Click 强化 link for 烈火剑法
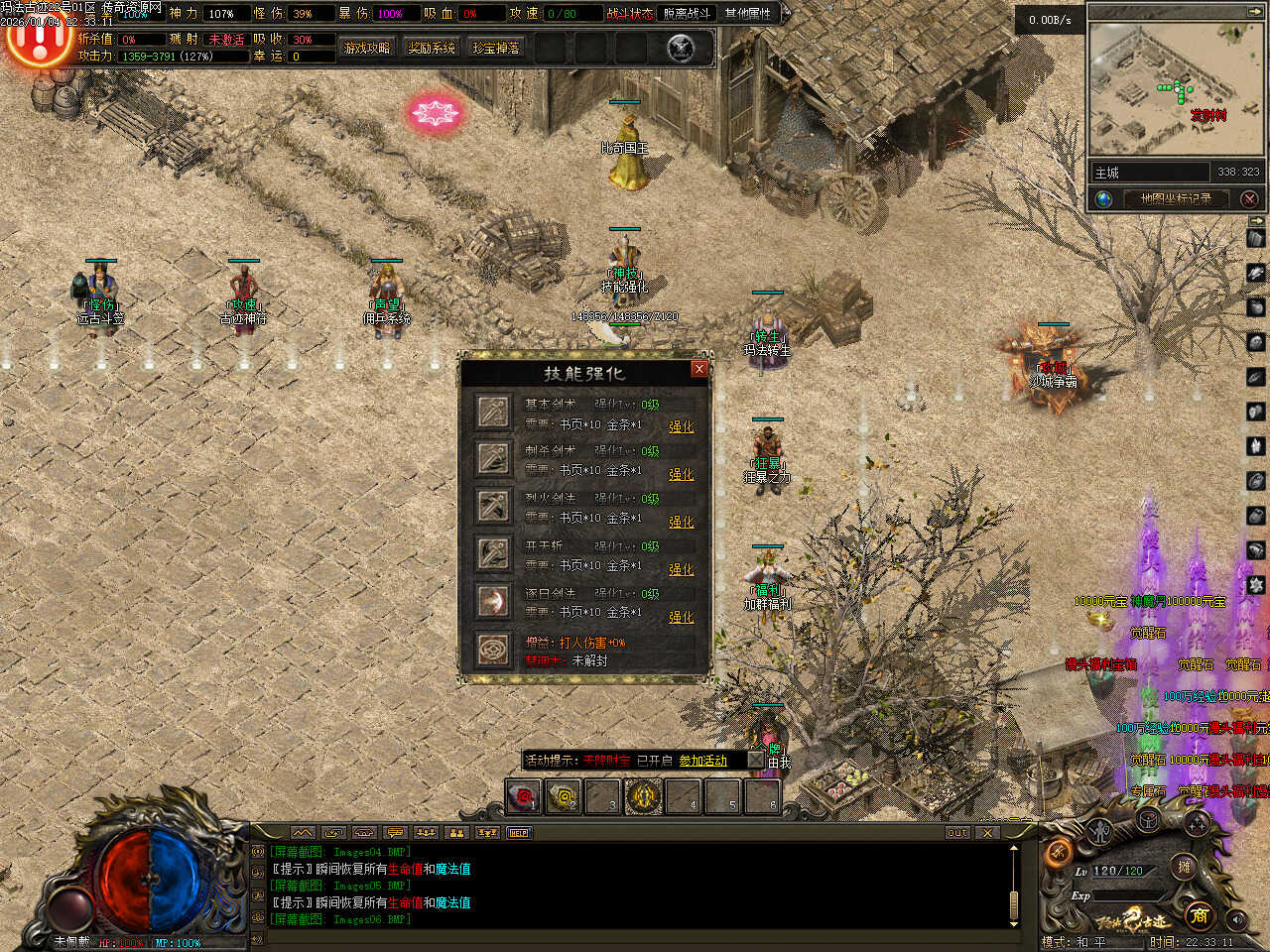Screen dimensions: 1270x952 682,522
